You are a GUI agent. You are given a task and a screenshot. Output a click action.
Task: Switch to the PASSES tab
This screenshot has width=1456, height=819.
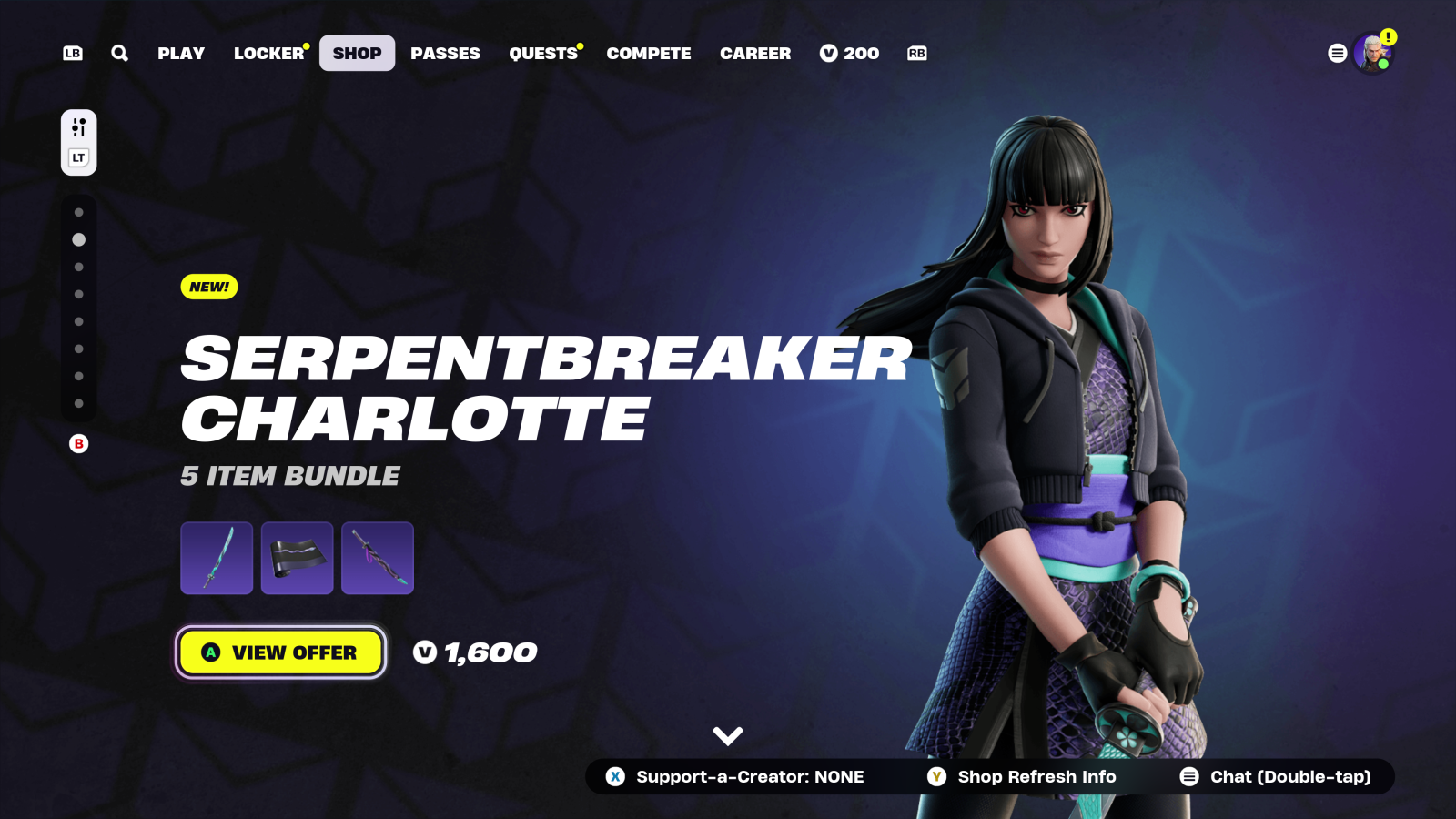point(445,53)
